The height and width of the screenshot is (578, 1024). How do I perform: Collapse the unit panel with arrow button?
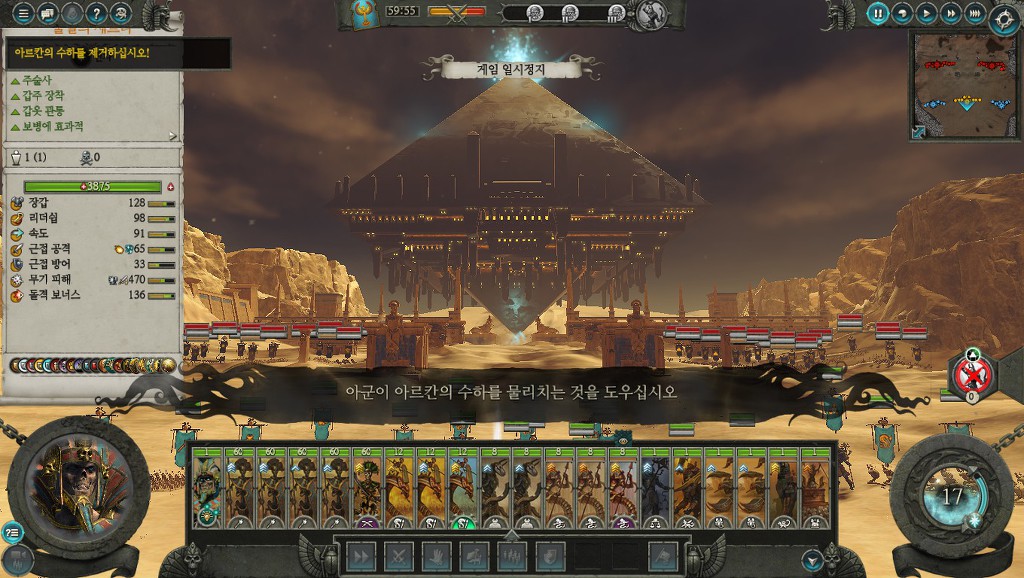click(812, 561)
